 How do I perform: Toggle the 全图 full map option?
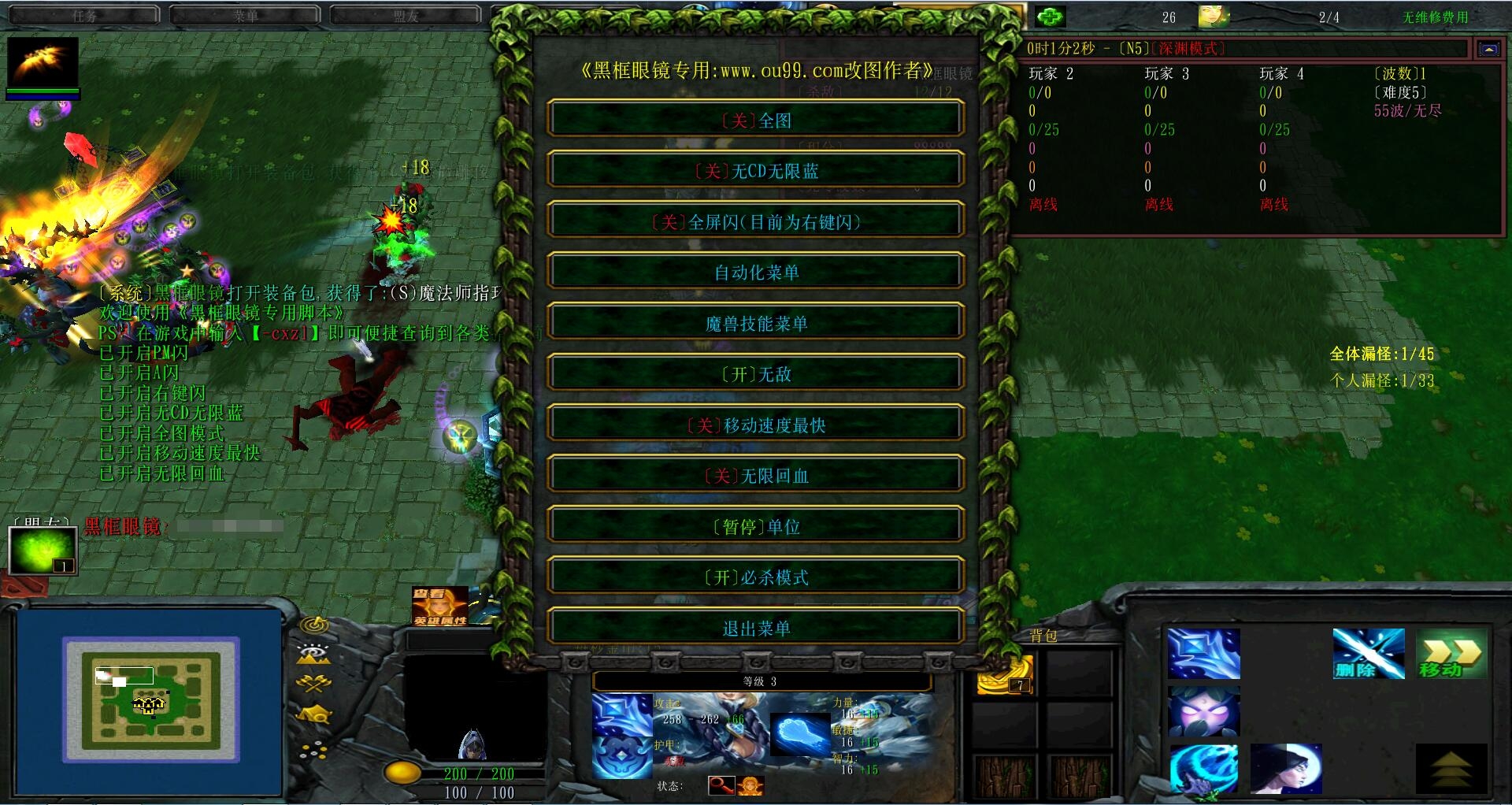pyautogui.click(x=756, y=121)
